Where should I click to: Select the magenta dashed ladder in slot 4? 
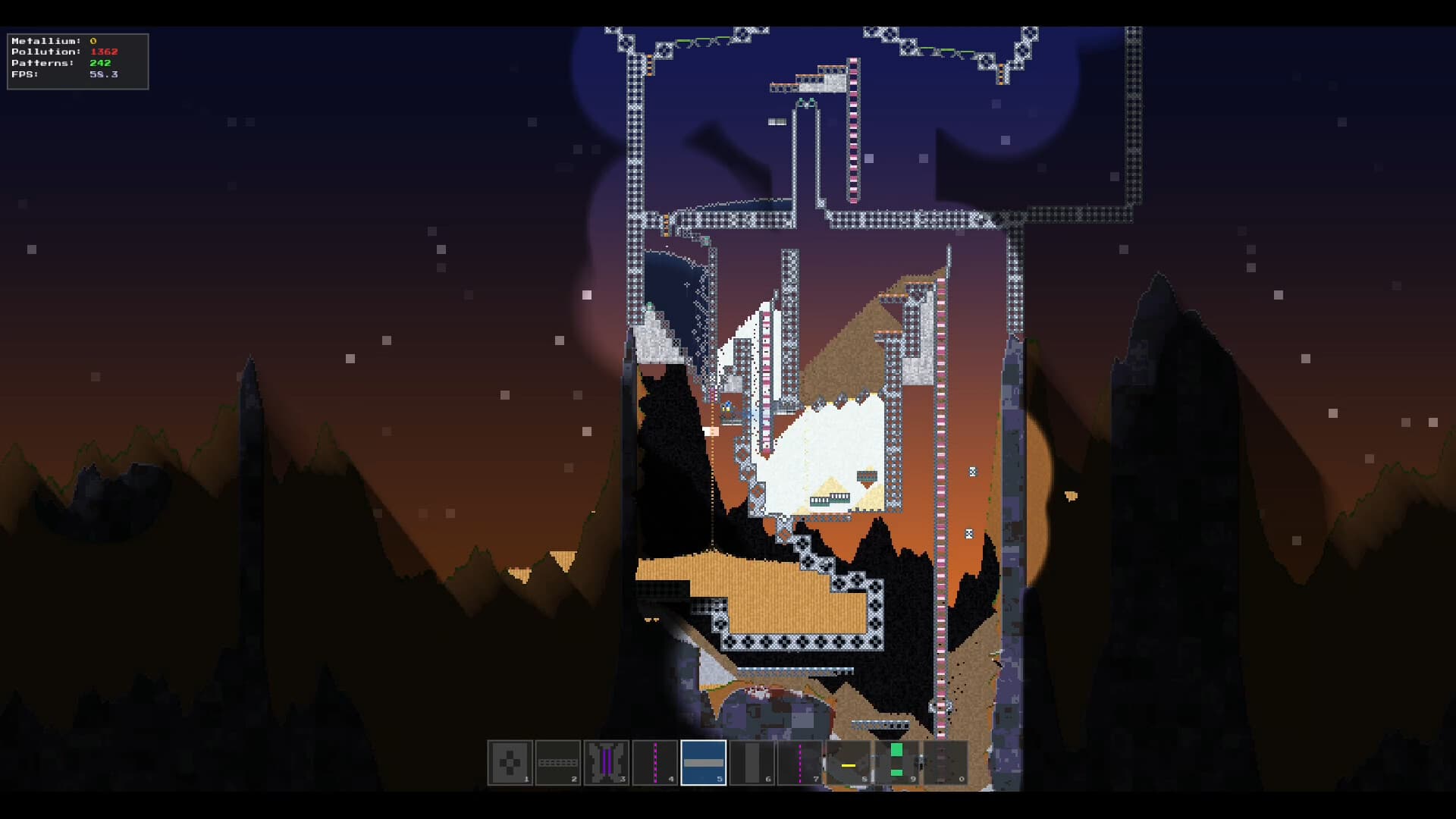pos(654,762)
